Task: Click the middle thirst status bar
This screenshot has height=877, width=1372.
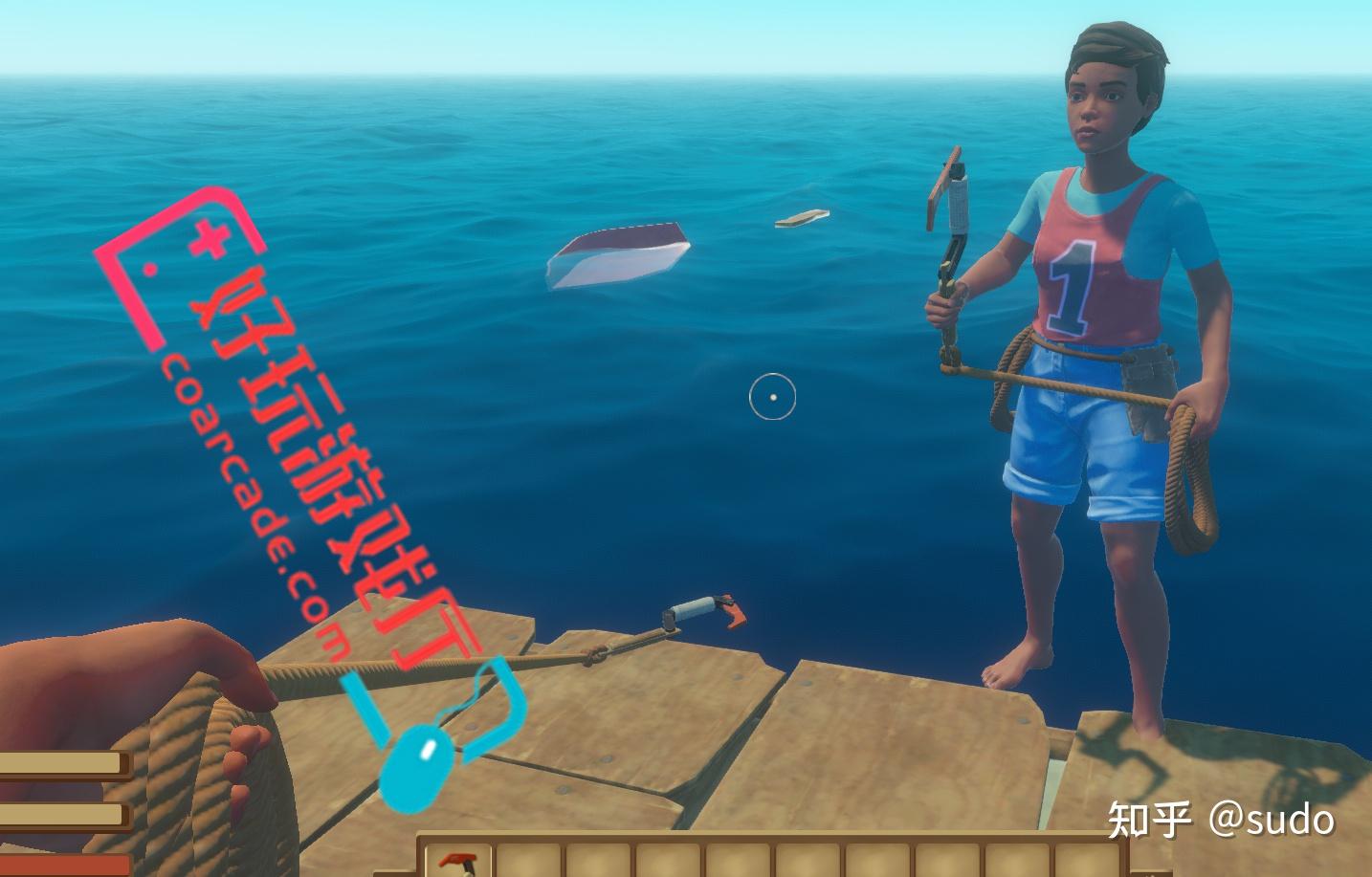Action: point(57,815)
